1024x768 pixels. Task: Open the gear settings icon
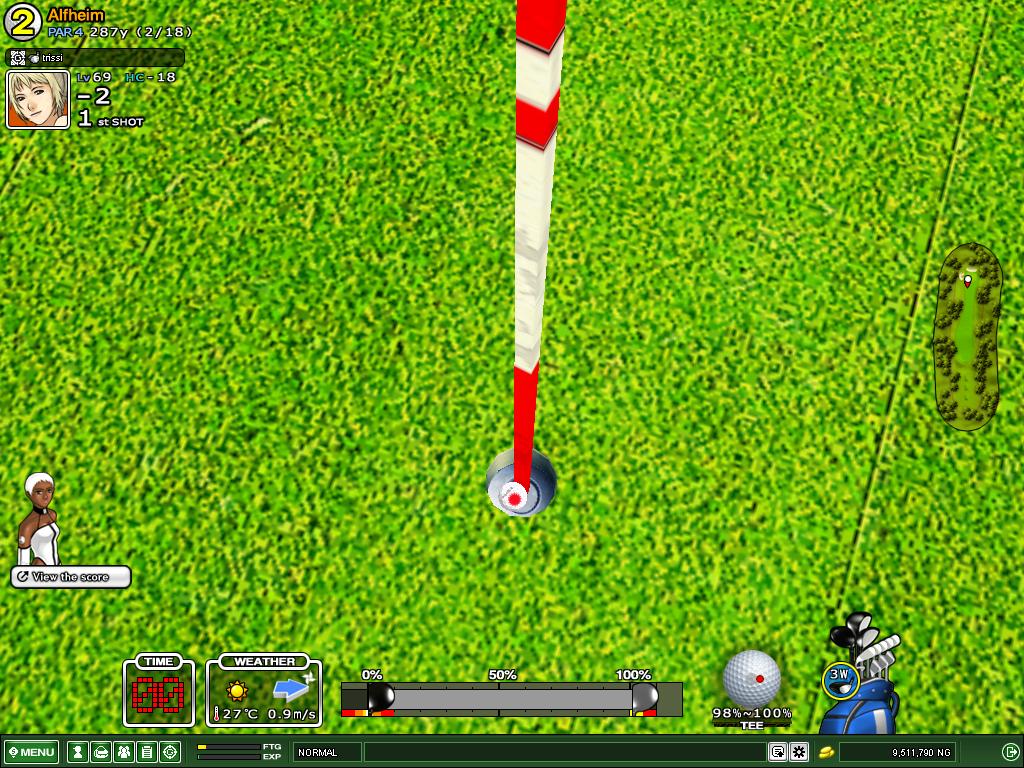pos(799,752)
